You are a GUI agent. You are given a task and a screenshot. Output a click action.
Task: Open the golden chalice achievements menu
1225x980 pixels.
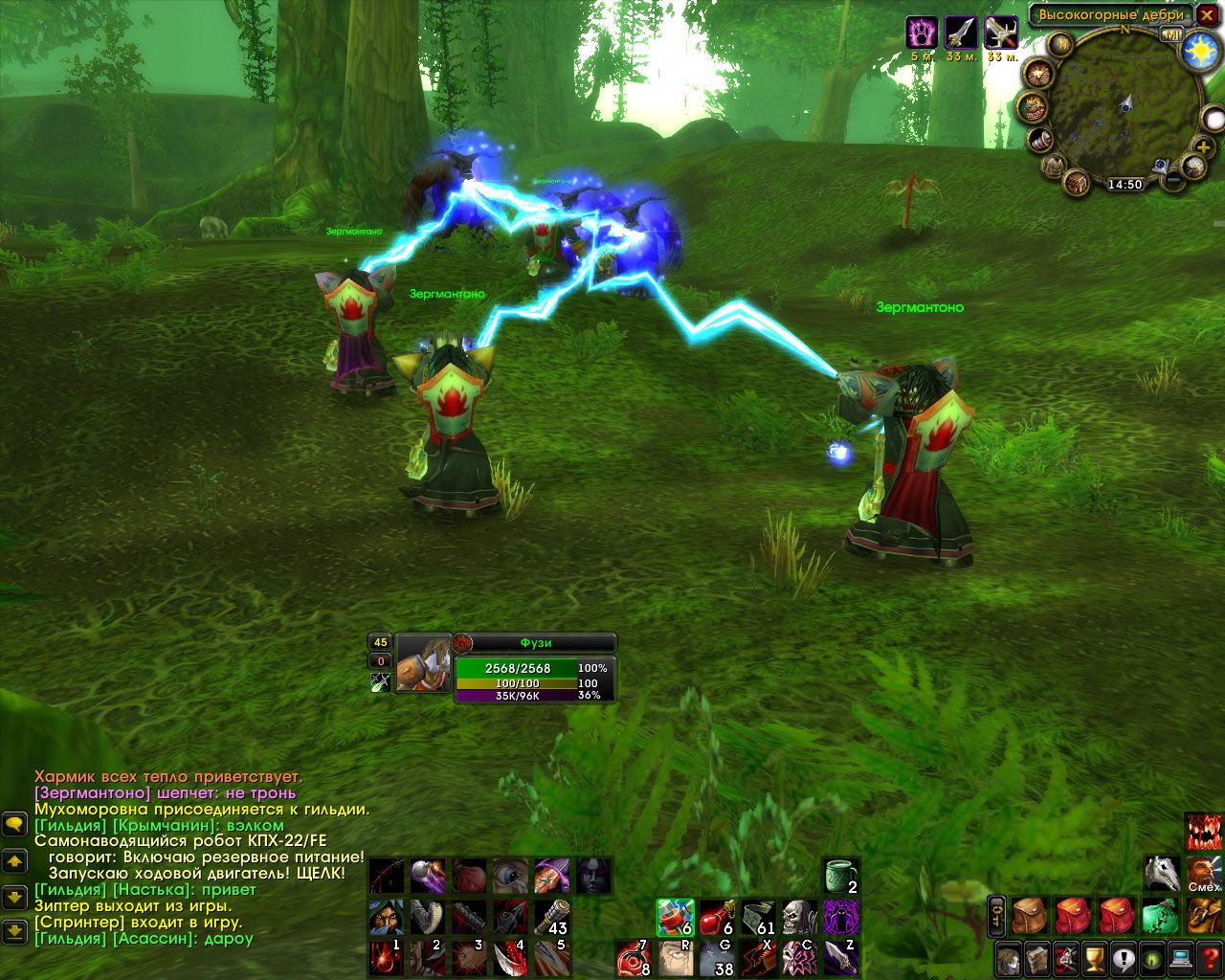coord(1095,957)
